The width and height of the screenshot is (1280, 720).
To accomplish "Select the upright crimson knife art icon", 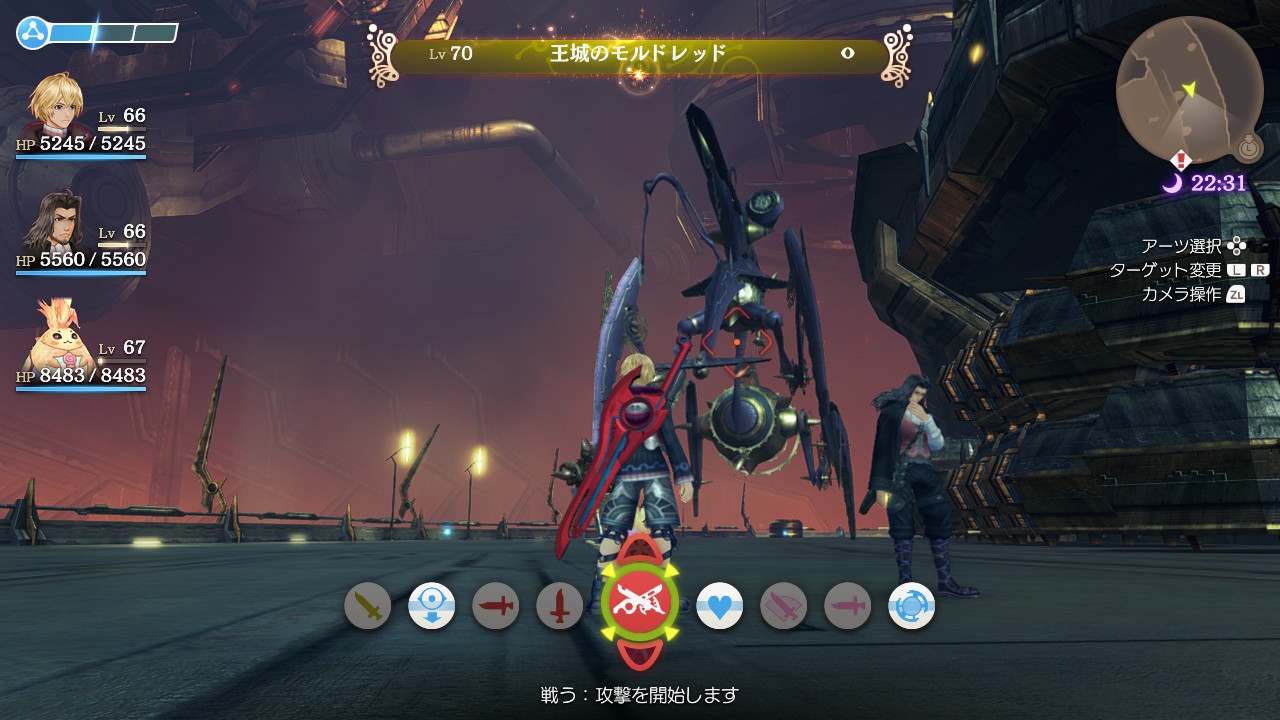I will tap(559, 606).
